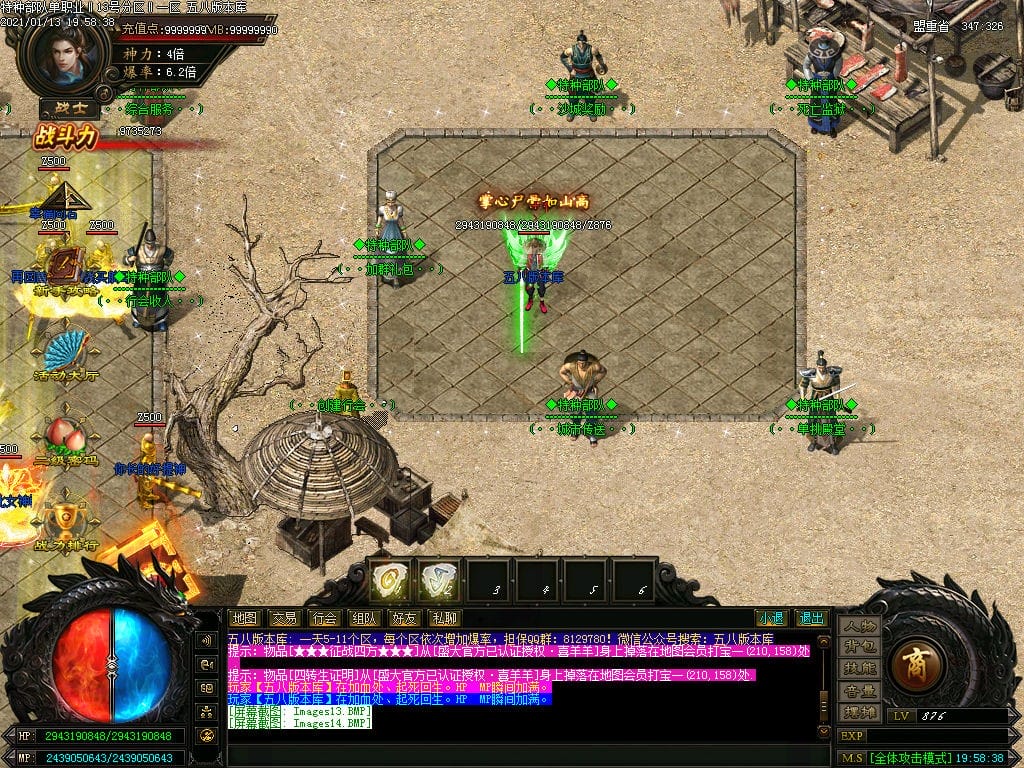Image resolution: width=1024 pixels, height=768 pixels.
Task: Open the 组队 team panel
Action: (x=364, y=618)
